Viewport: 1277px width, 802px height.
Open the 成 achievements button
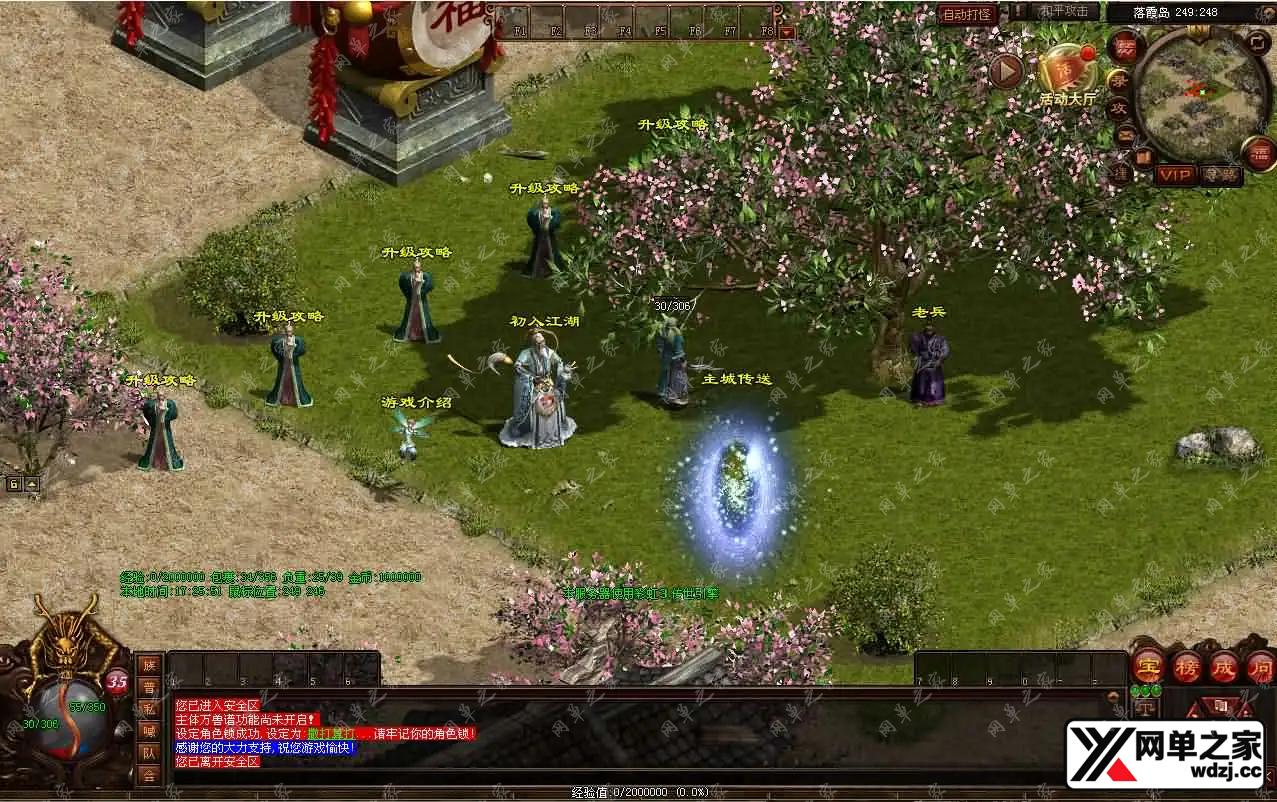1225,667
